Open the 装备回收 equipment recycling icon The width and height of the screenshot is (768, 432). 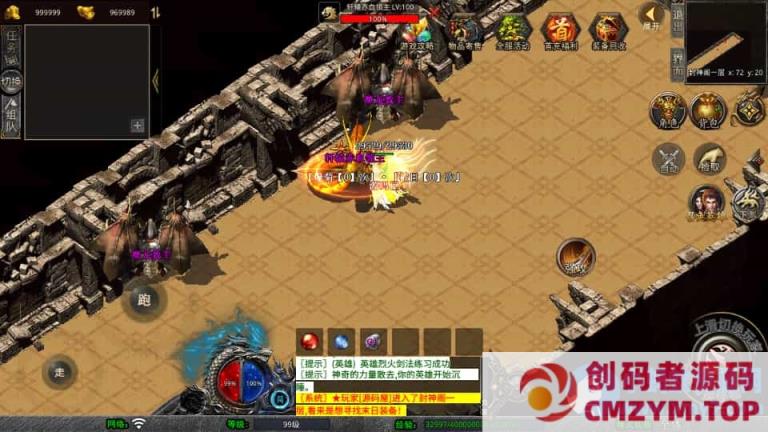pyautogui.click(x=608, y=32)
